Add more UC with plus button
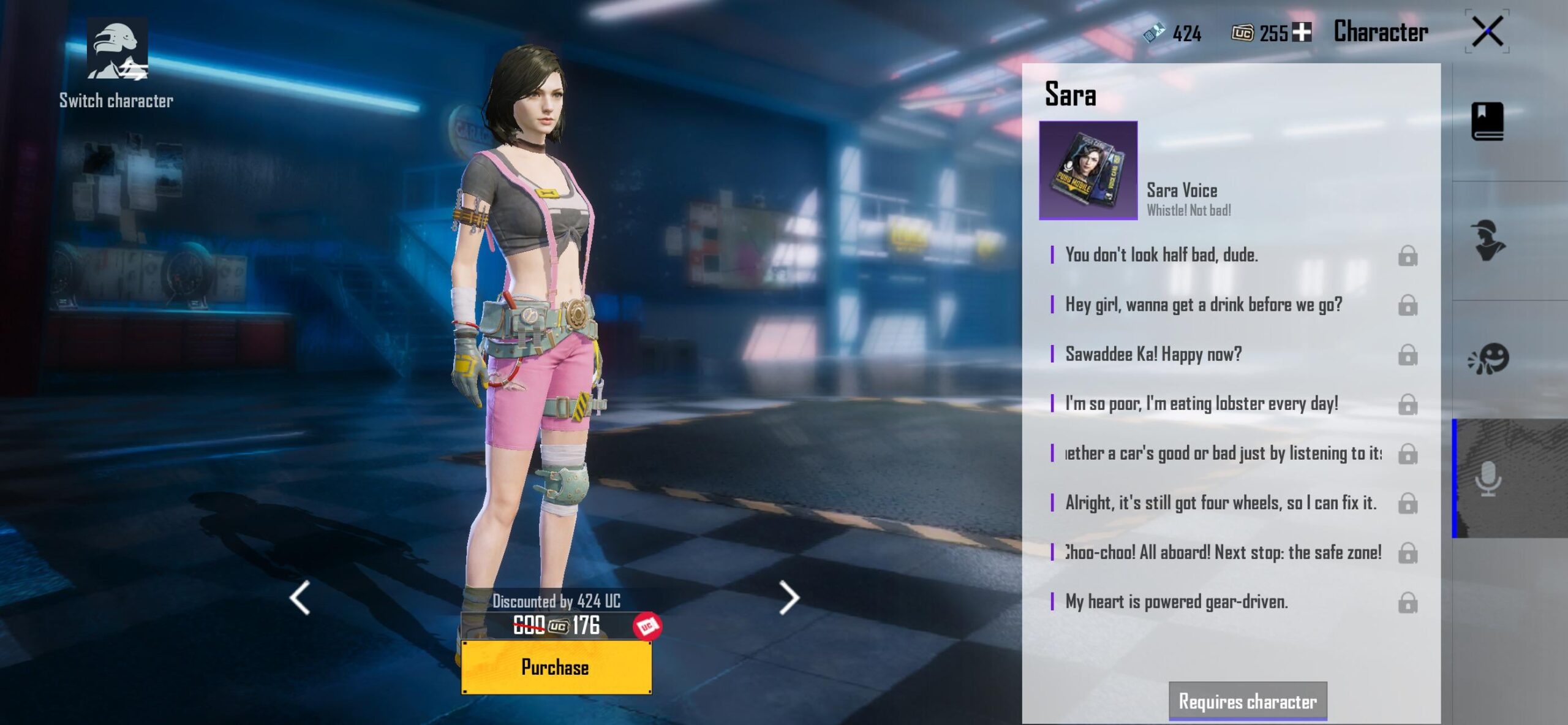The height and width of the screenshot is (725, 1568). coord(1302,32)
